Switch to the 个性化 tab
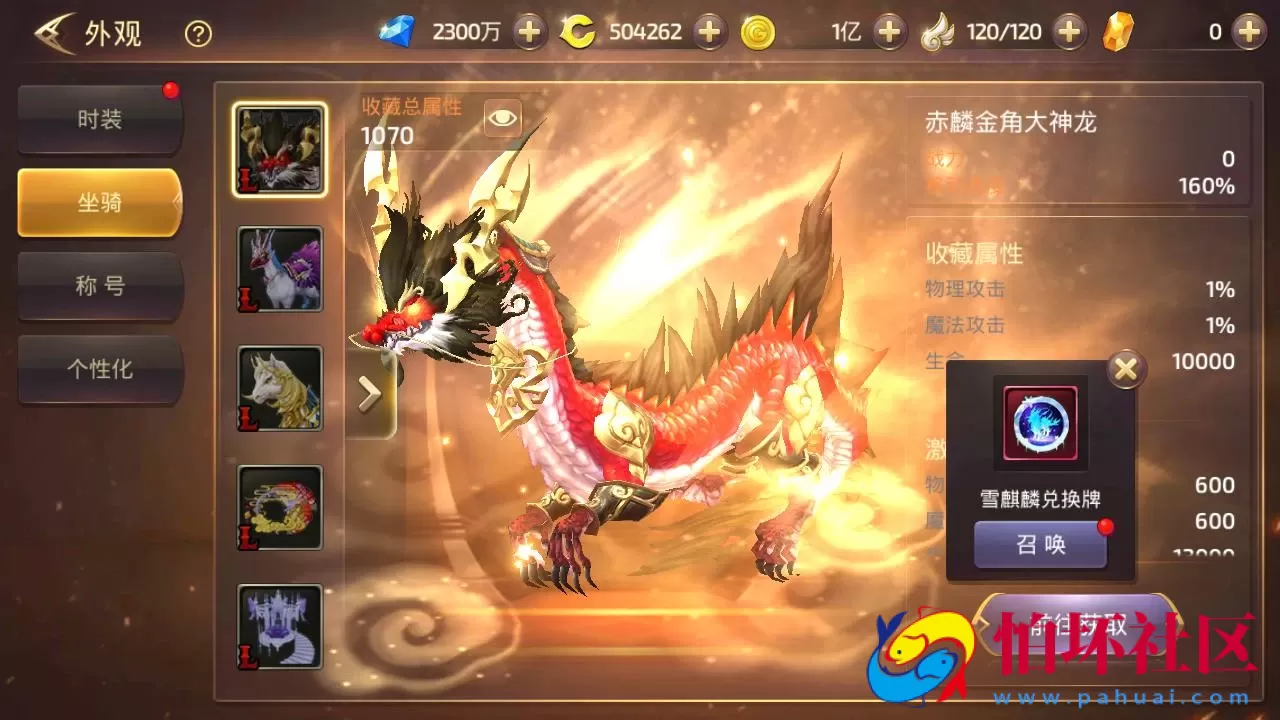The width and height of the screenshot is (1280, 720). pyautogui.click(x=99, y=370)
